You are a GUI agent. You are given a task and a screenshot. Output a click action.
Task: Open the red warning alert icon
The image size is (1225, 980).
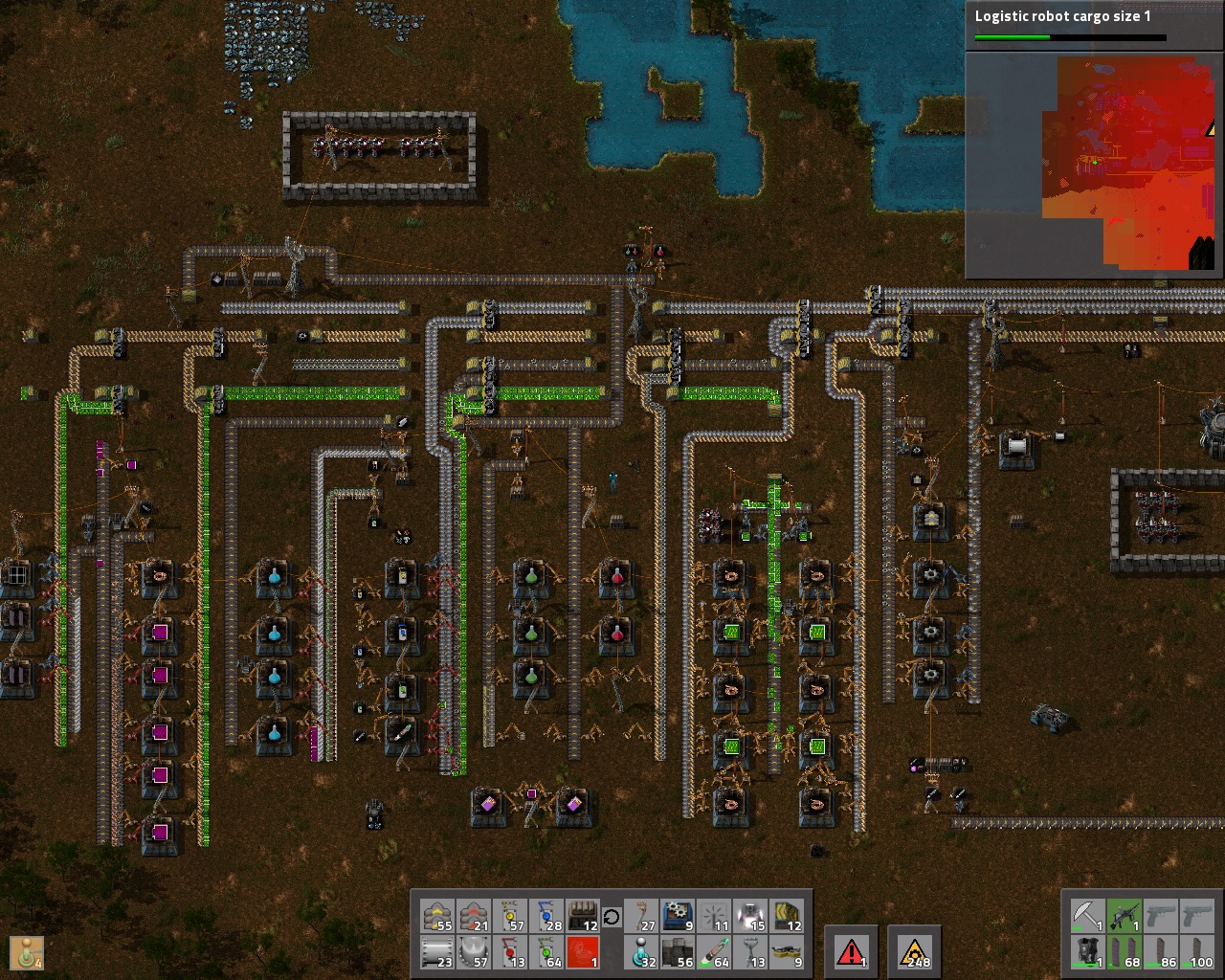pos(850,951)
